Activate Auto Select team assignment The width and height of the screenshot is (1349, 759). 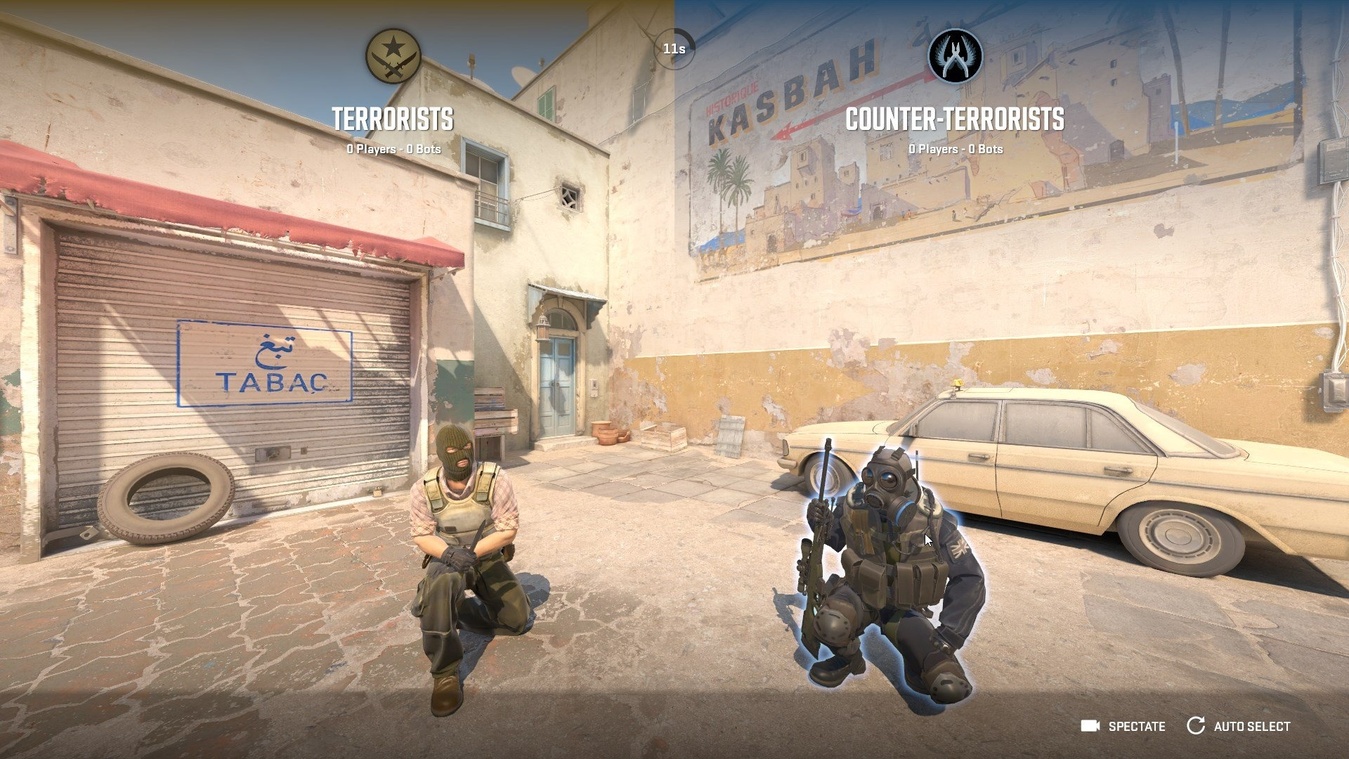pos(1249,725)
